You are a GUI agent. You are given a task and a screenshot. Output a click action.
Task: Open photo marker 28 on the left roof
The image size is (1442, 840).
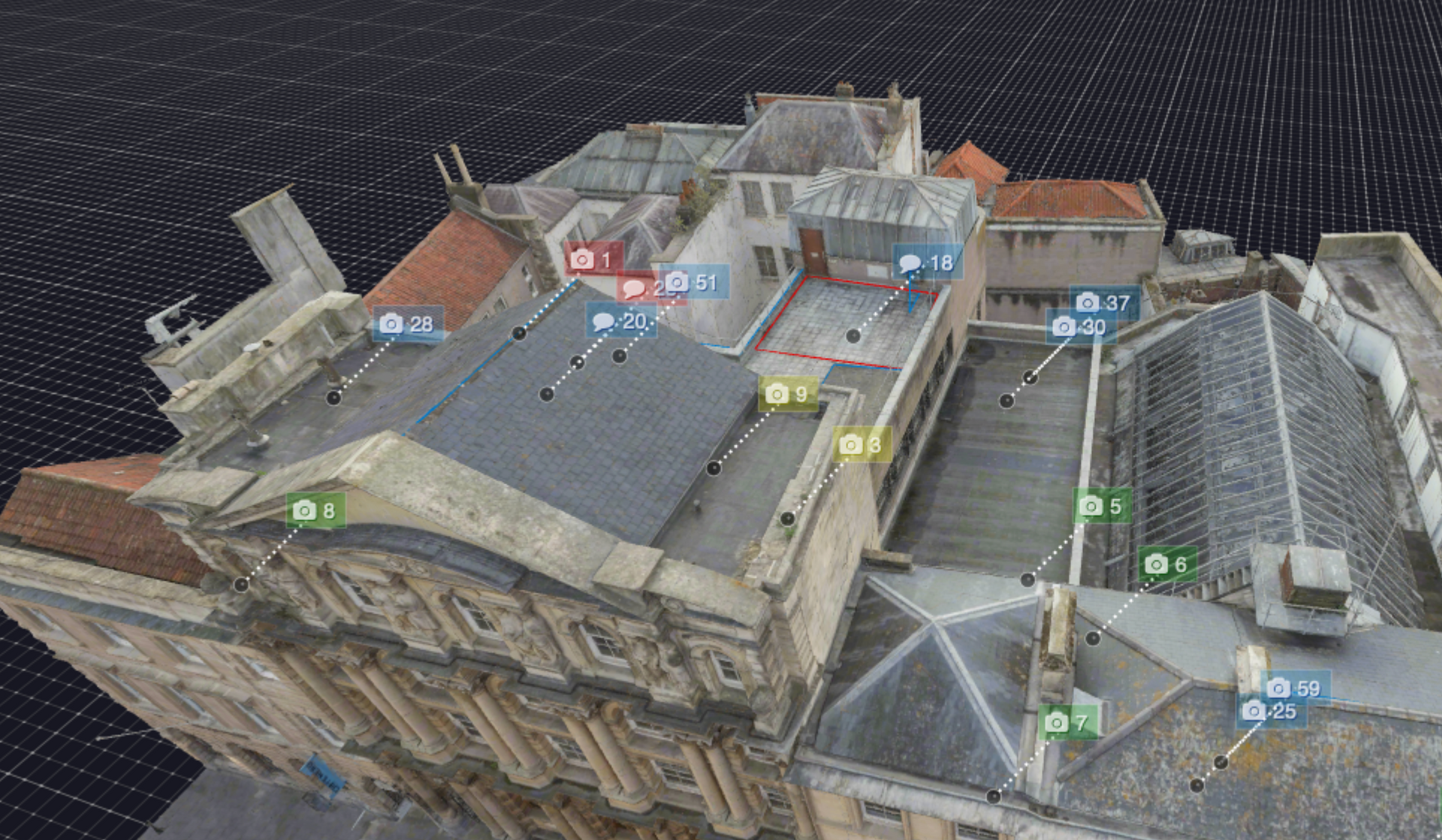[405, 324]
